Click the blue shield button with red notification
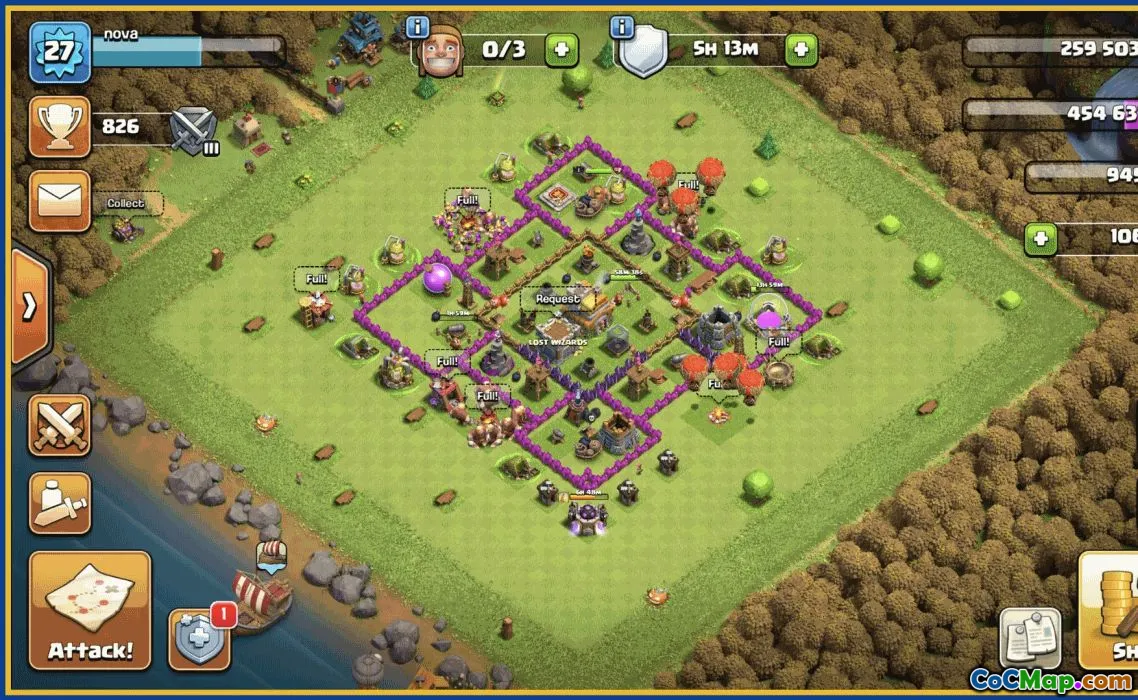The height and width of the screenshot is (700, 1138). pos(199,638)
